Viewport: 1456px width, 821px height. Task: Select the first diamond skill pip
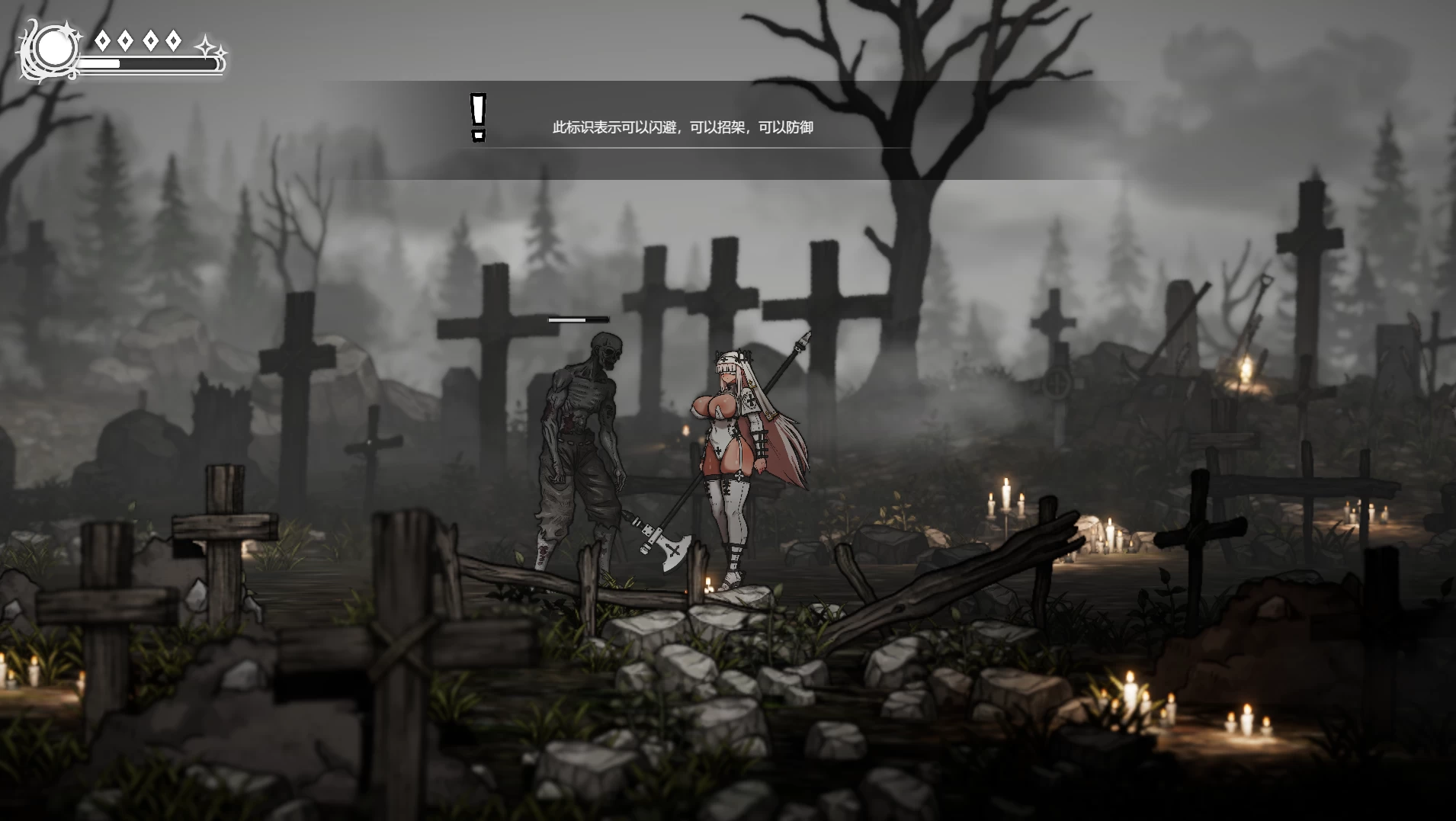pos(103,40)
